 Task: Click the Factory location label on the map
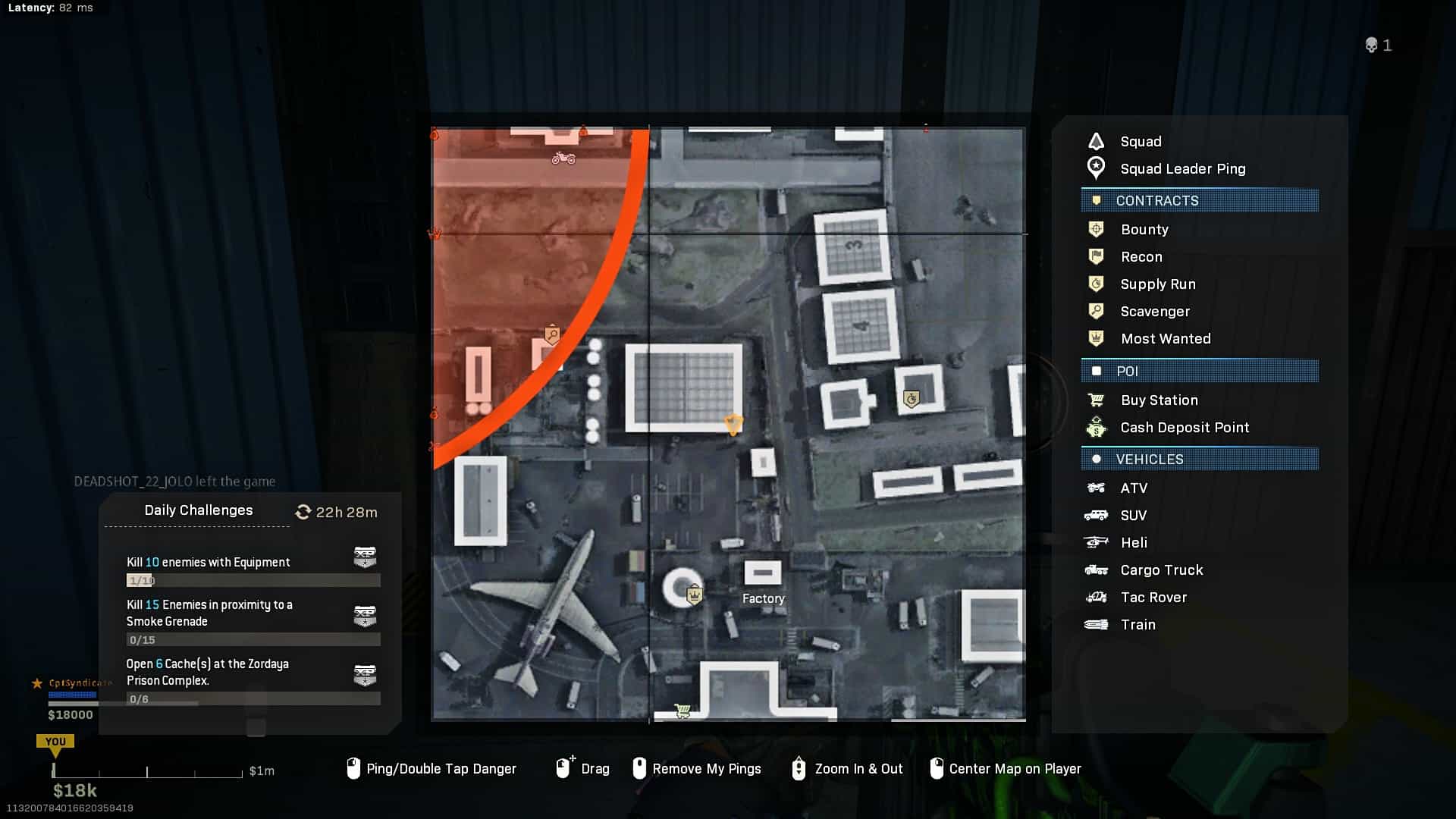pyautogui.click(x=763, y=598)
